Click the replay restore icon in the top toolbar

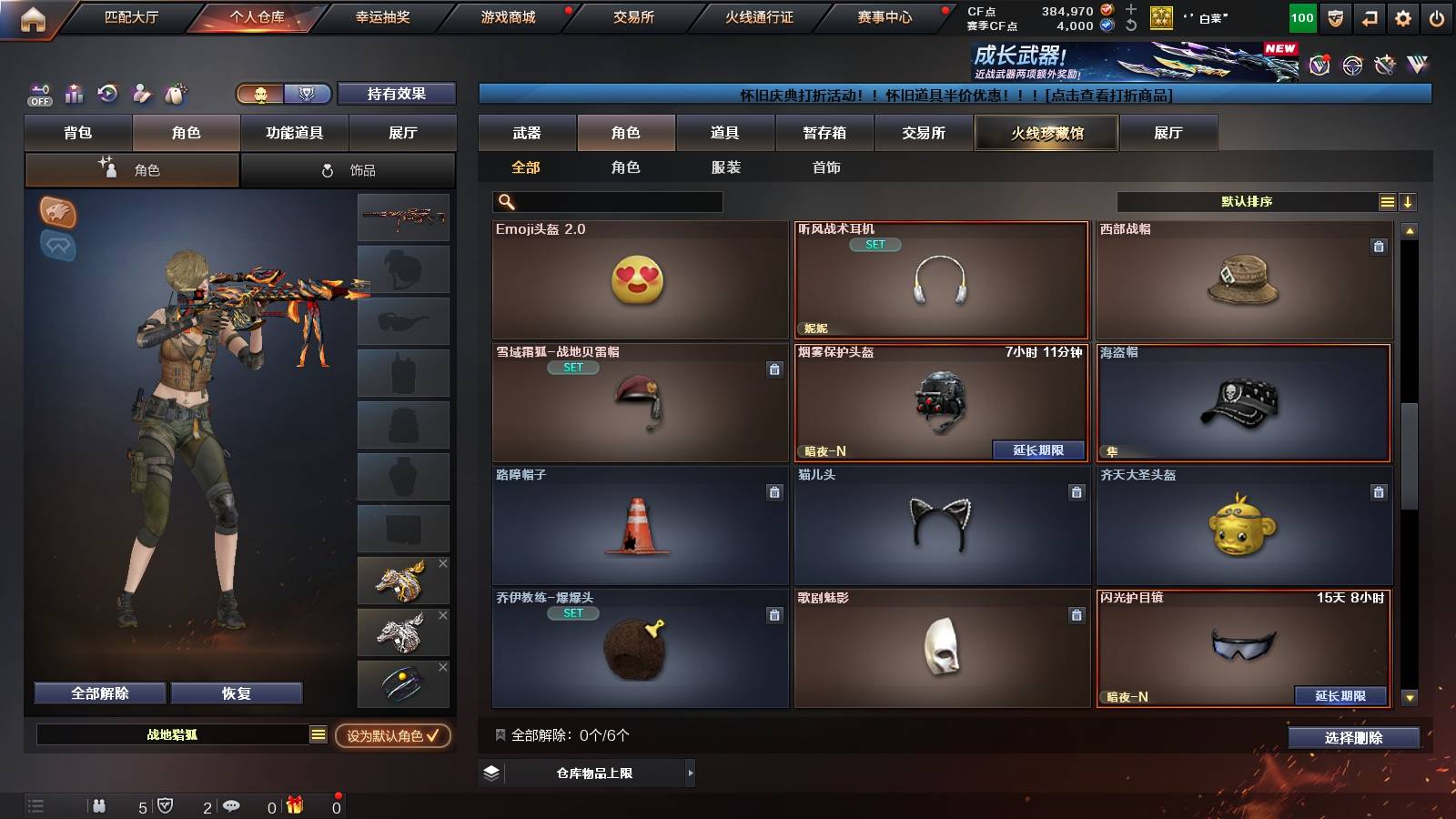tap(107, 92)
